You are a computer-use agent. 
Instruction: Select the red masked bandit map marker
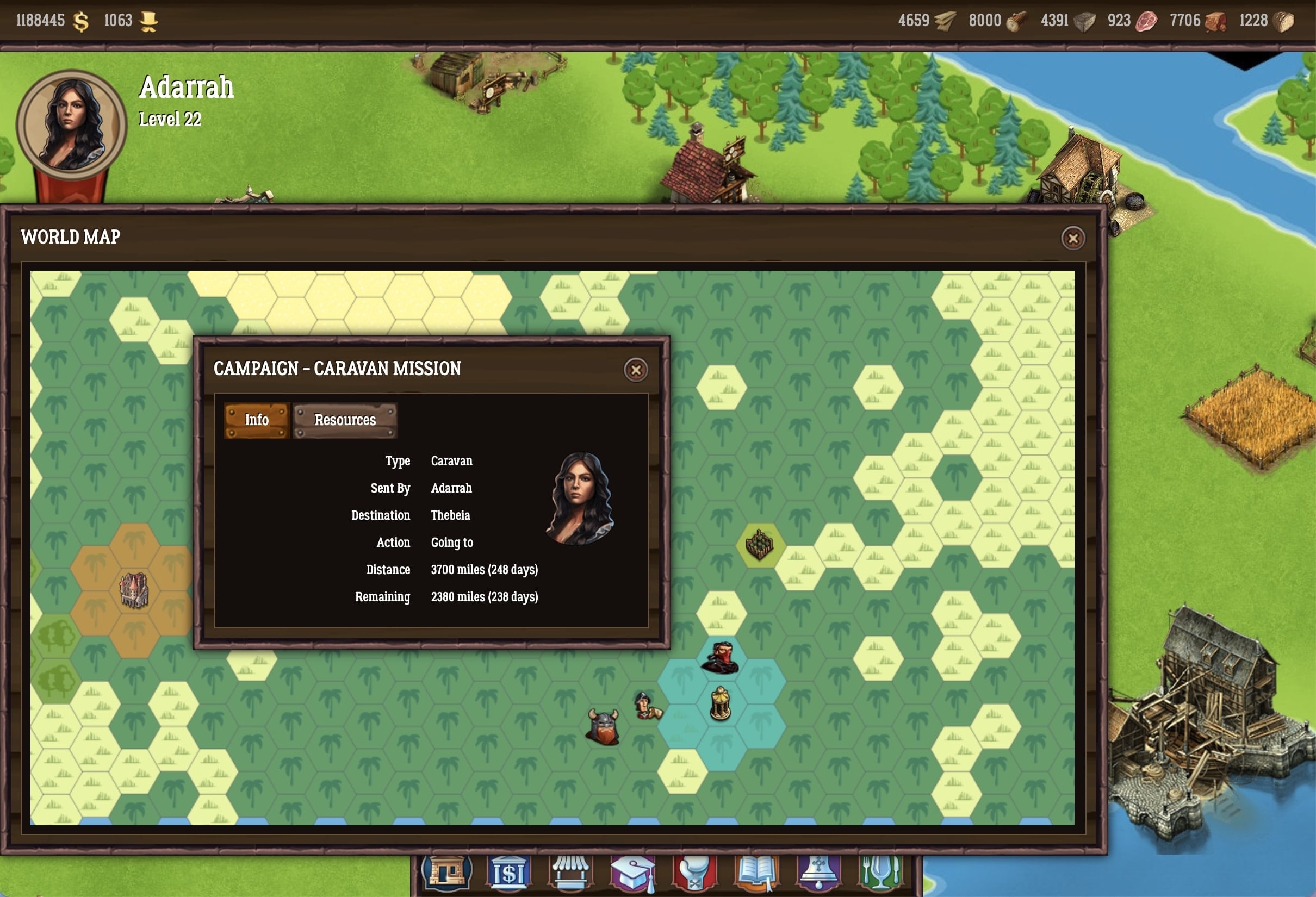(720, 658)
